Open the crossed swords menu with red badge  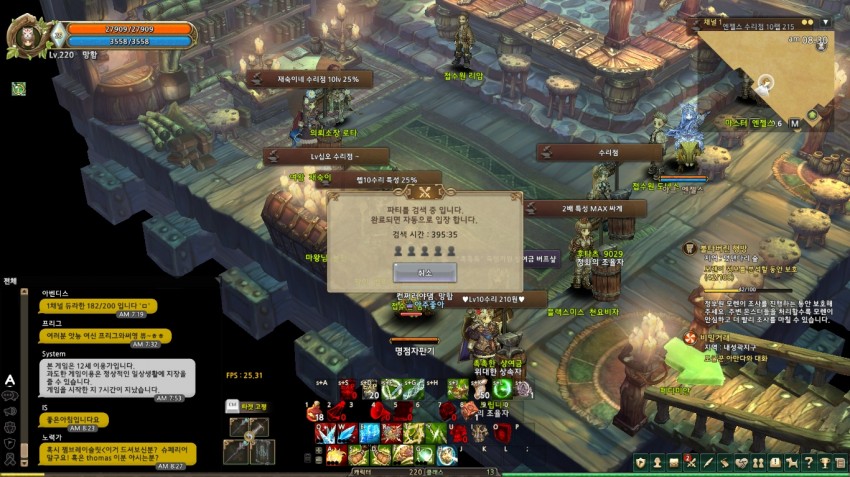[689, 461]
